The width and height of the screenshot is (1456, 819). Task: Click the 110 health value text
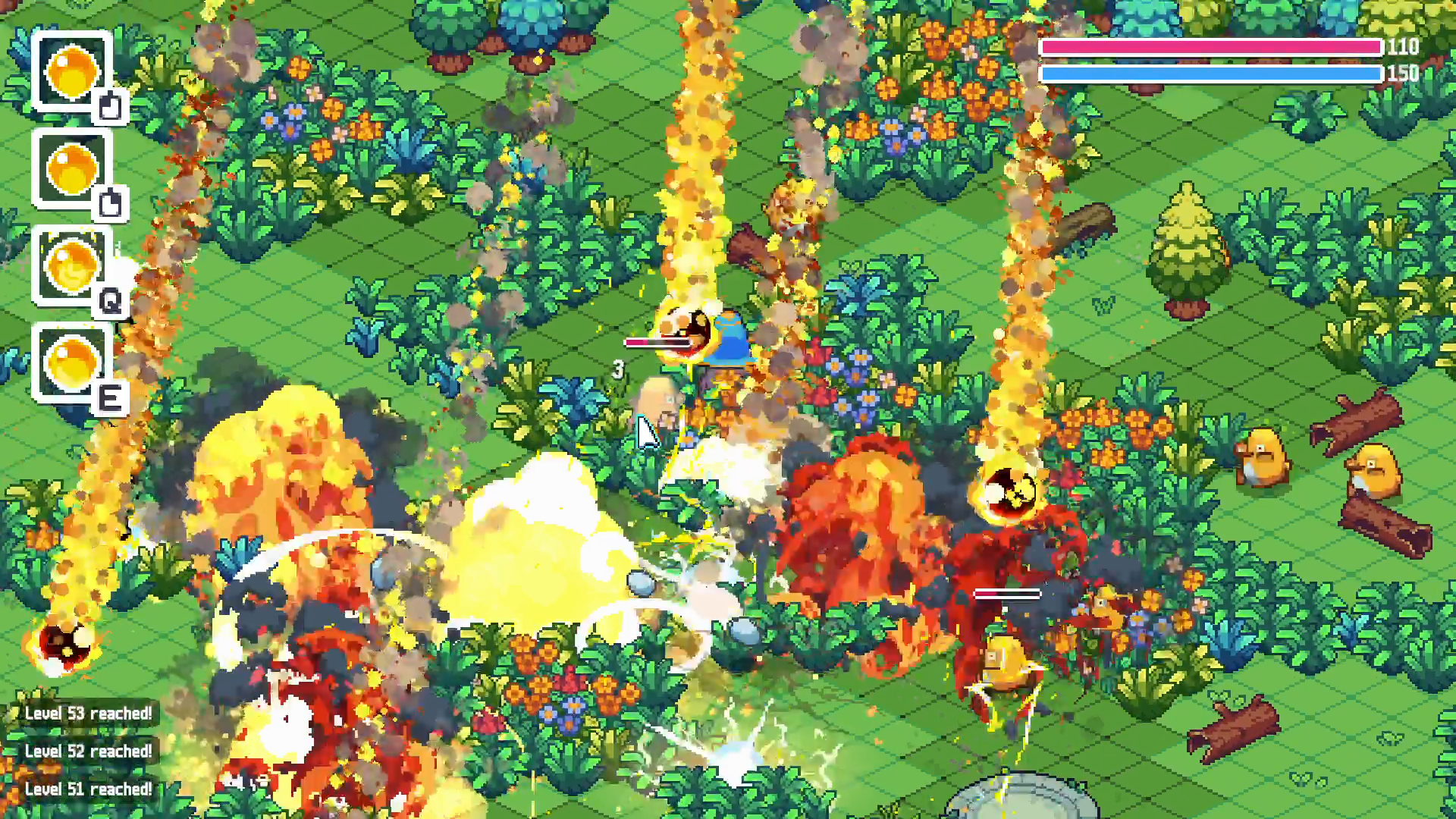point(1402,47)
